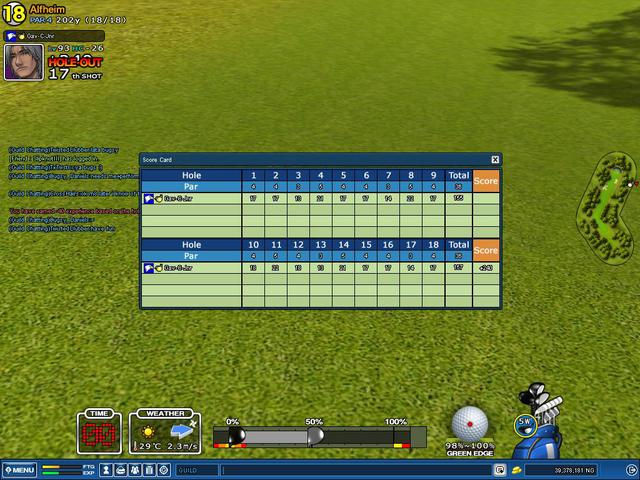Open the MENU button

(x=19, y=470)
